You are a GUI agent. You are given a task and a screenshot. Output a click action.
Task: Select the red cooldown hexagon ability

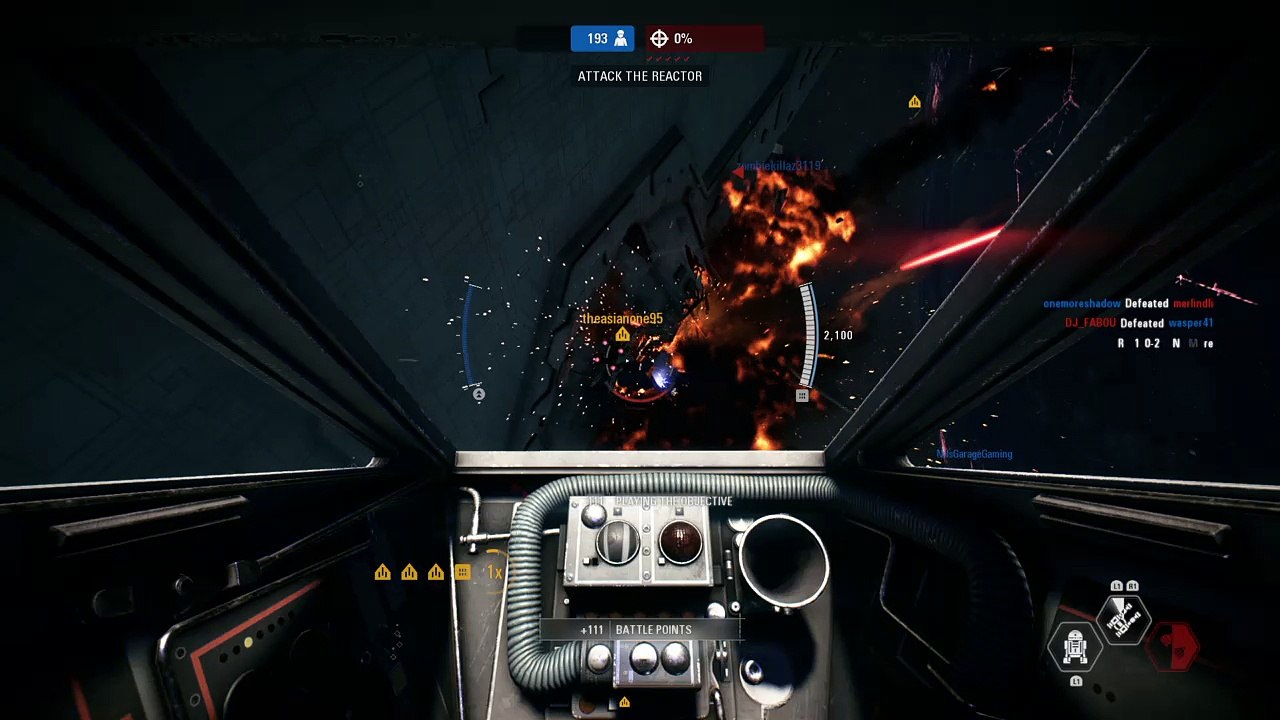pyautogui.click(x=1173, y=648)
